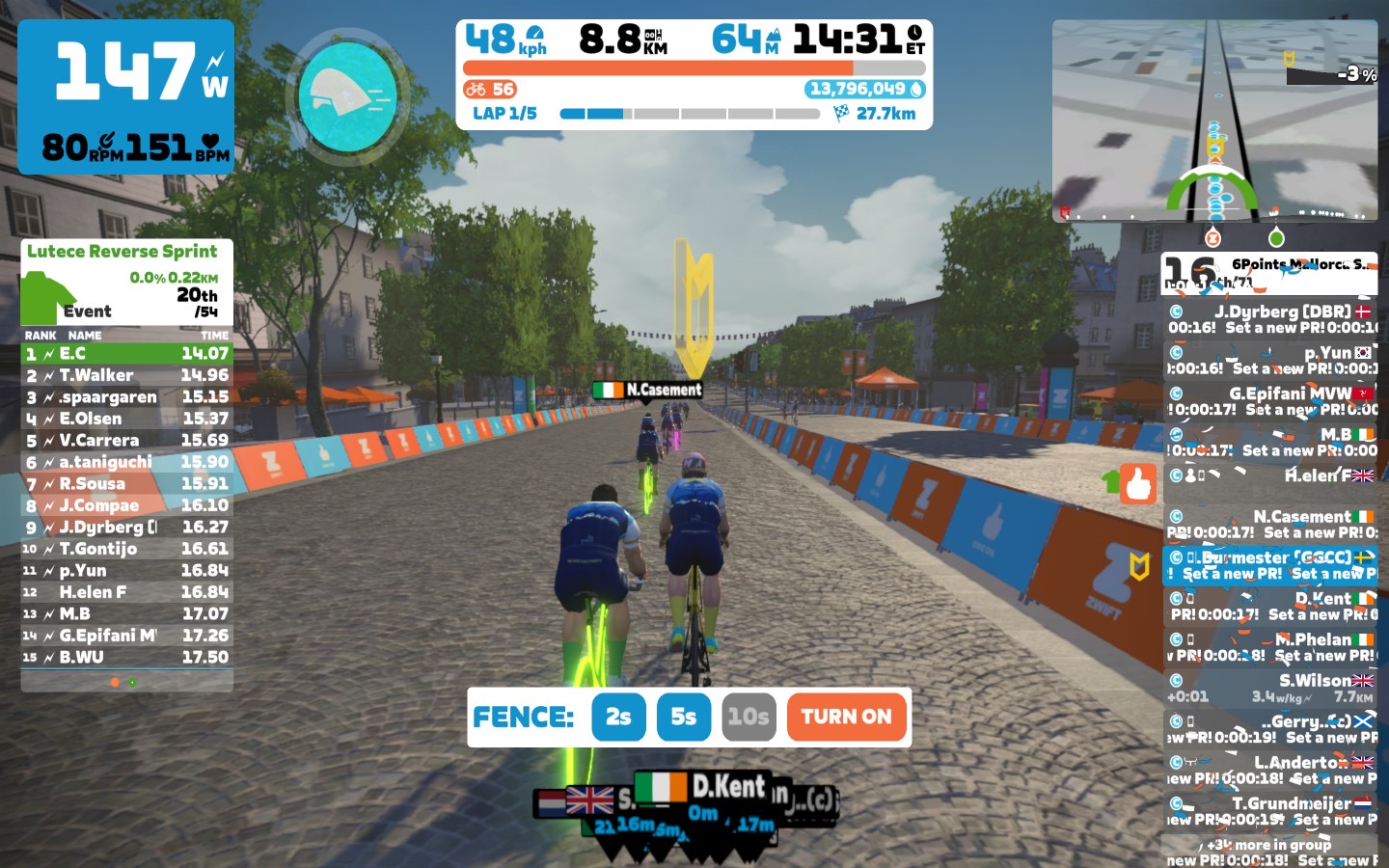This screenshot has width=1389, height=868.
Task: Choose E.Olsen in the sprint rankings
Action: coord(126,419)
